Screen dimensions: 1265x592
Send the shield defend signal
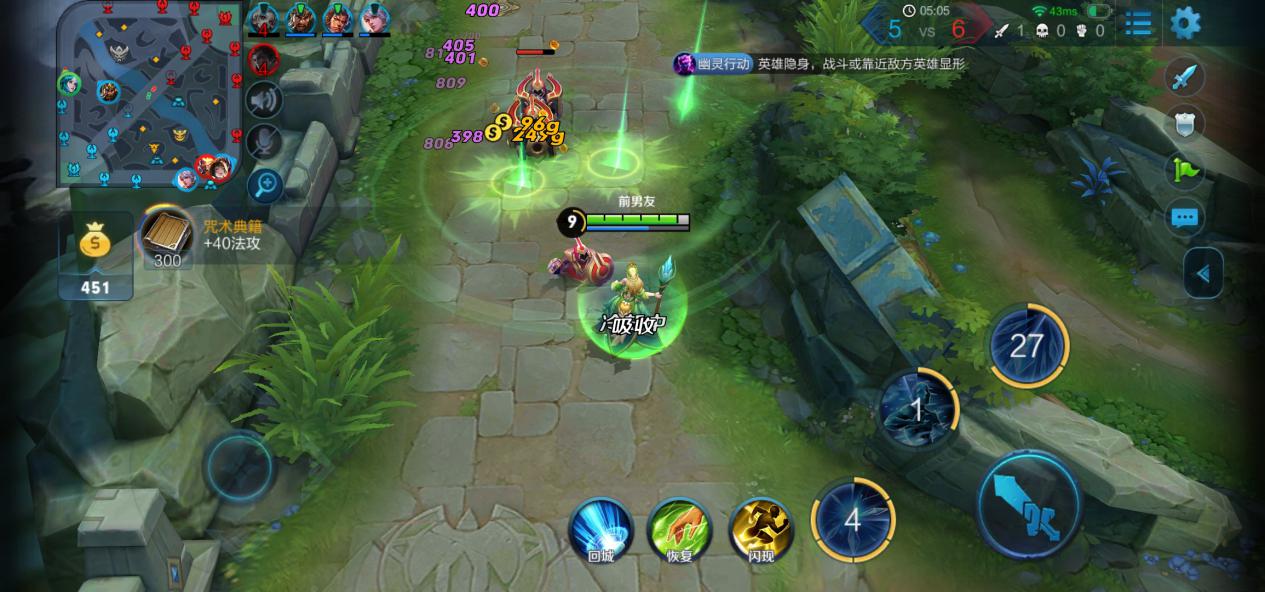pyautogui.click(x=1185, y=124)
